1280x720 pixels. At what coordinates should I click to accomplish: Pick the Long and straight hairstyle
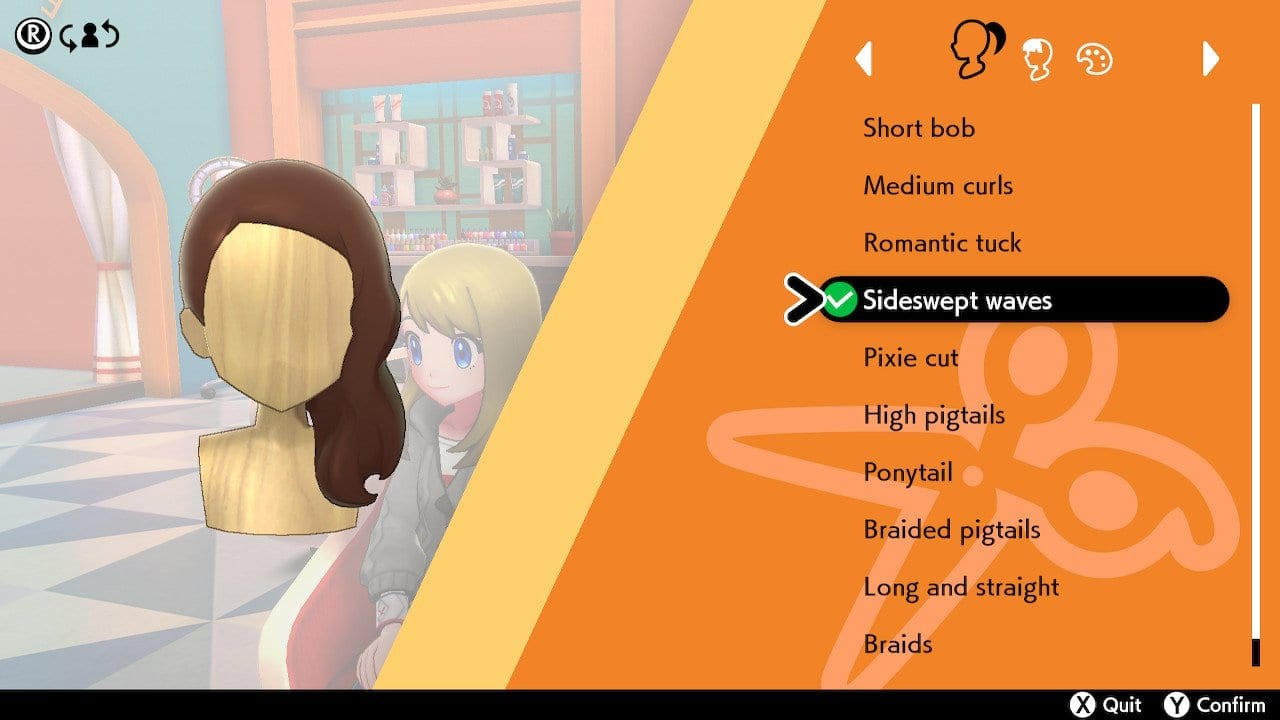click(961, 587)
